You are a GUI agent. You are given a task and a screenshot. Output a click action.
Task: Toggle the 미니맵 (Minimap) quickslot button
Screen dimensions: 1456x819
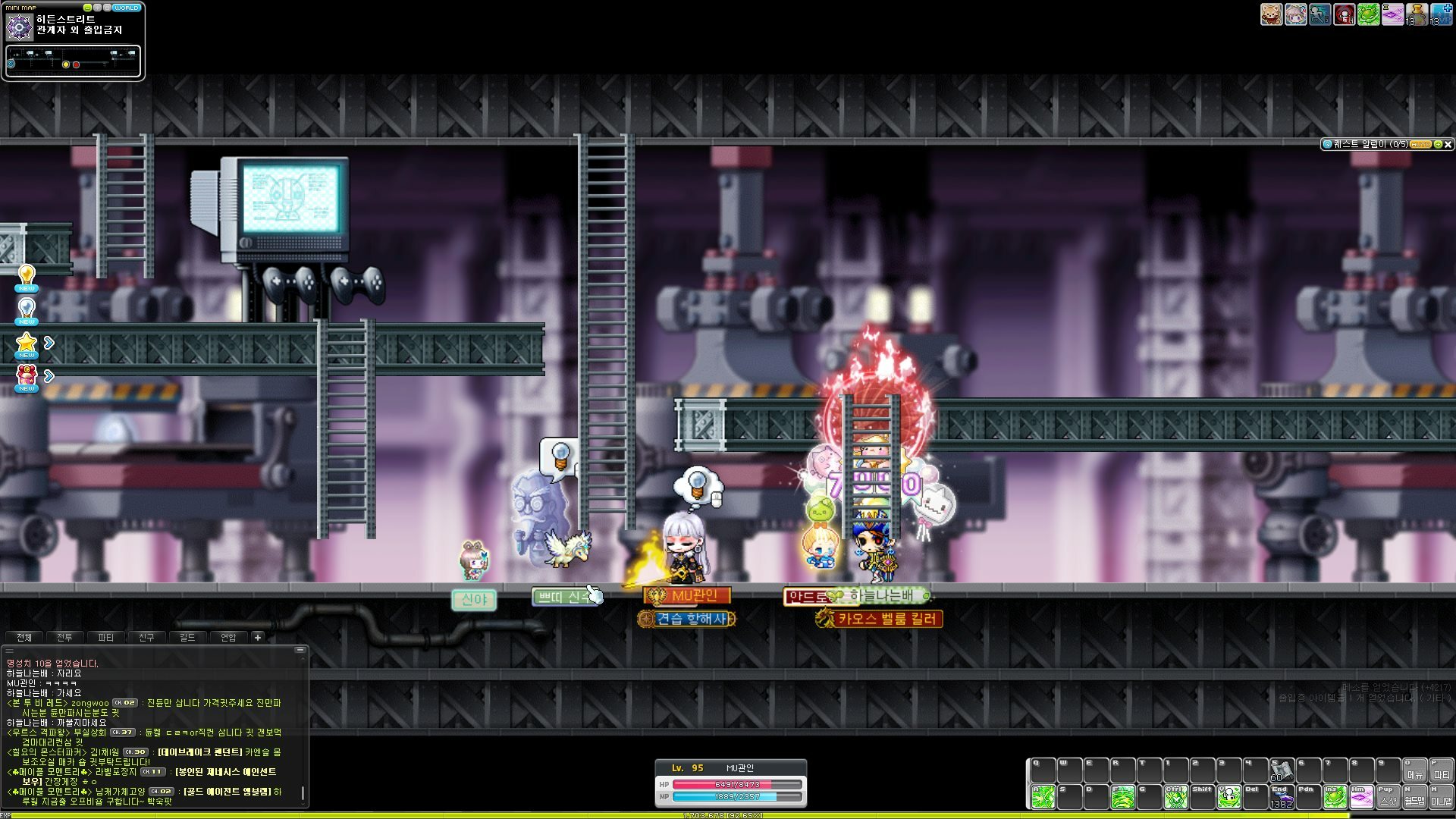1442,797
